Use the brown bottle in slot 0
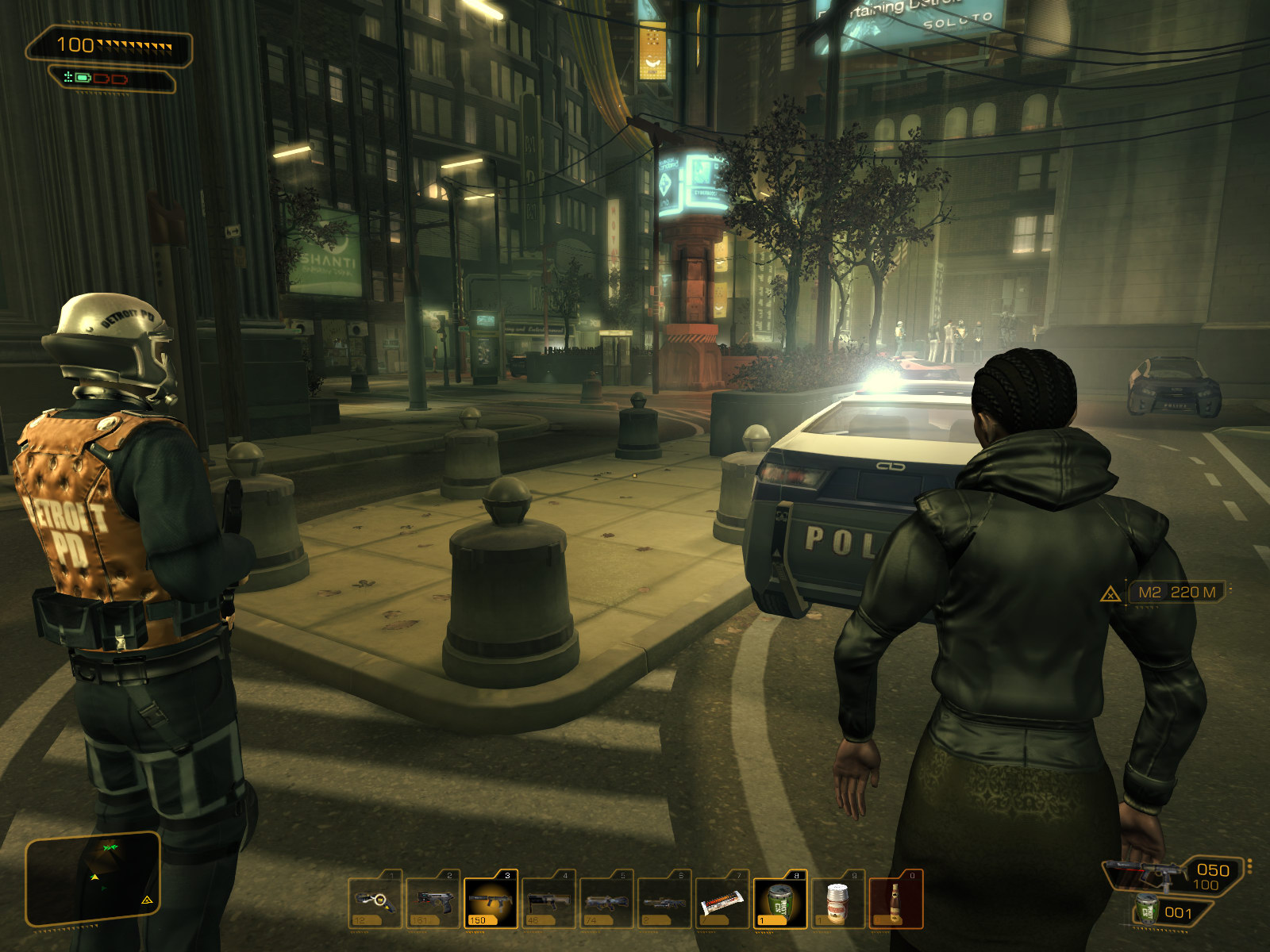1270x952 pixels. click(x=895, y=901)
